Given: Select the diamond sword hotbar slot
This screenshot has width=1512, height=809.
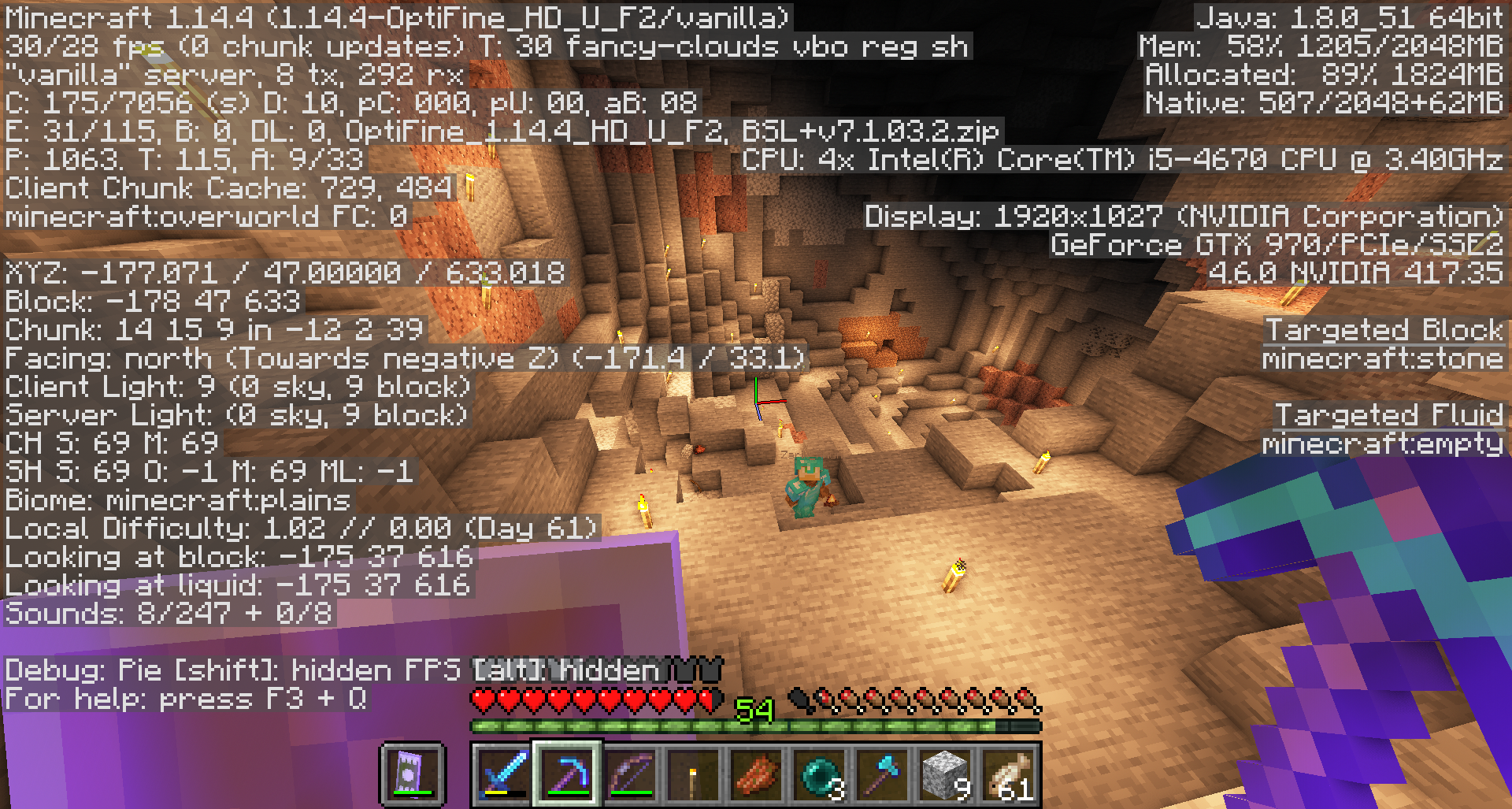Looking at the screenshot, I should pyautogui.click(x=504, y=774).
